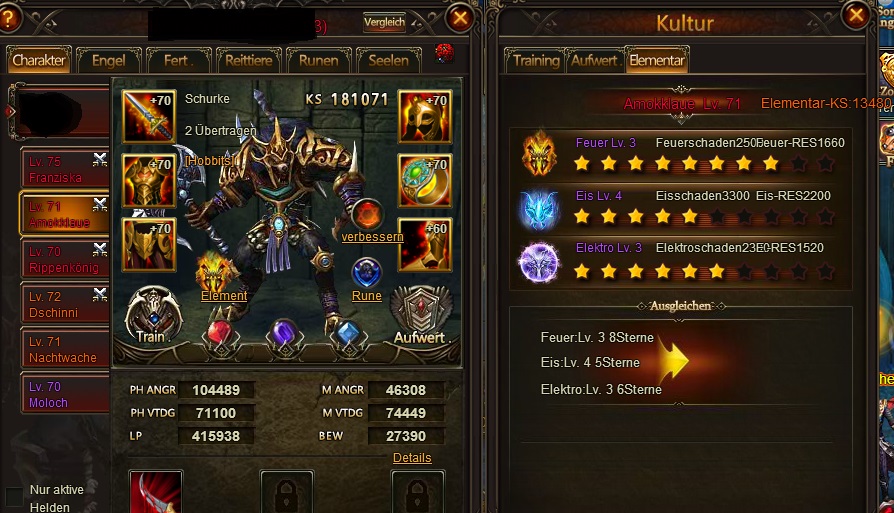Select hero Moloch Lv. 70
This screenshot has width=894, height=513.
(x=64, y=394)
